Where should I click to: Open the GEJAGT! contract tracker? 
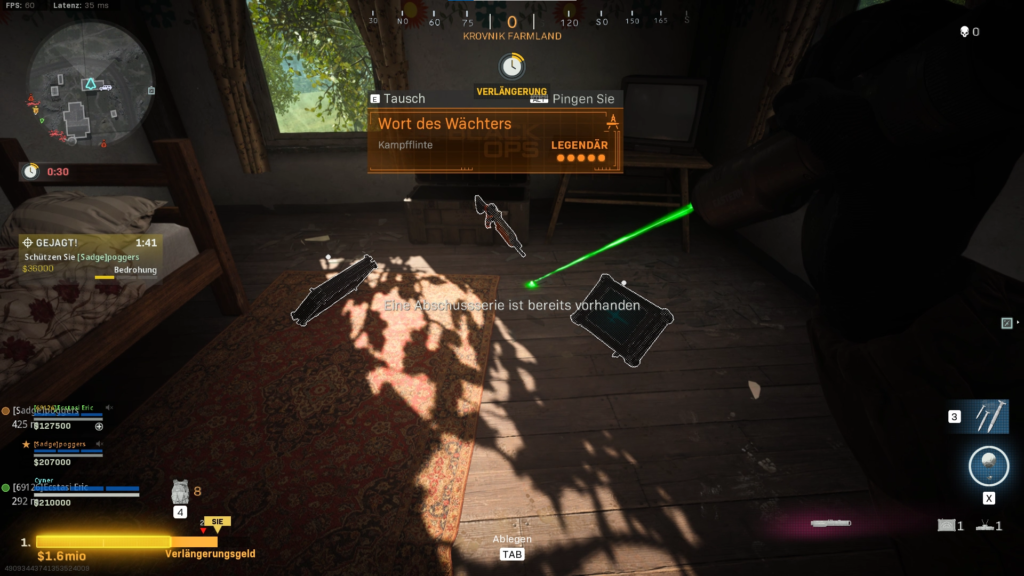[88, 256]
